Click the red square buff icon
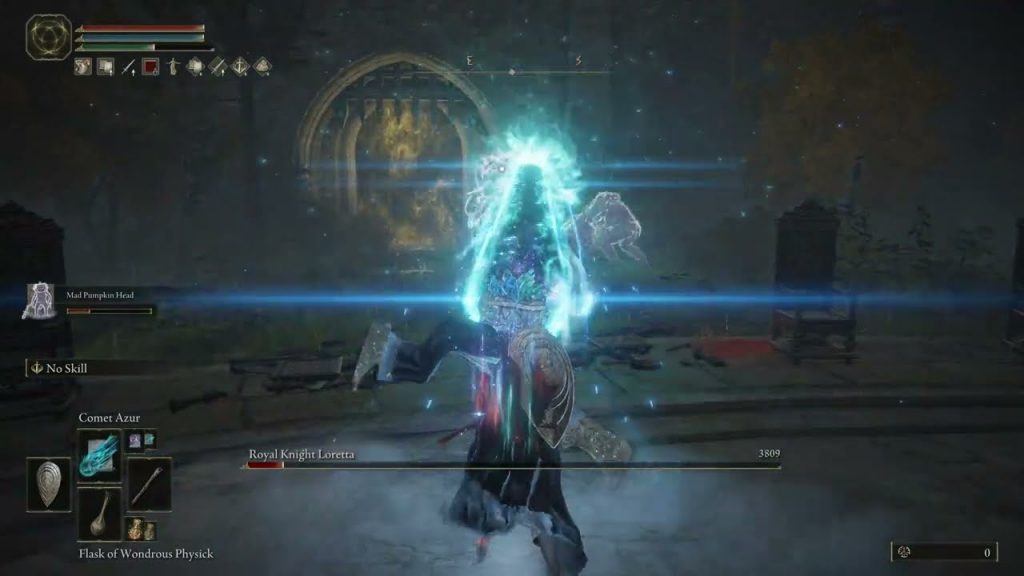Screen dimensions: 1024x576 click(x=150, y=67)
